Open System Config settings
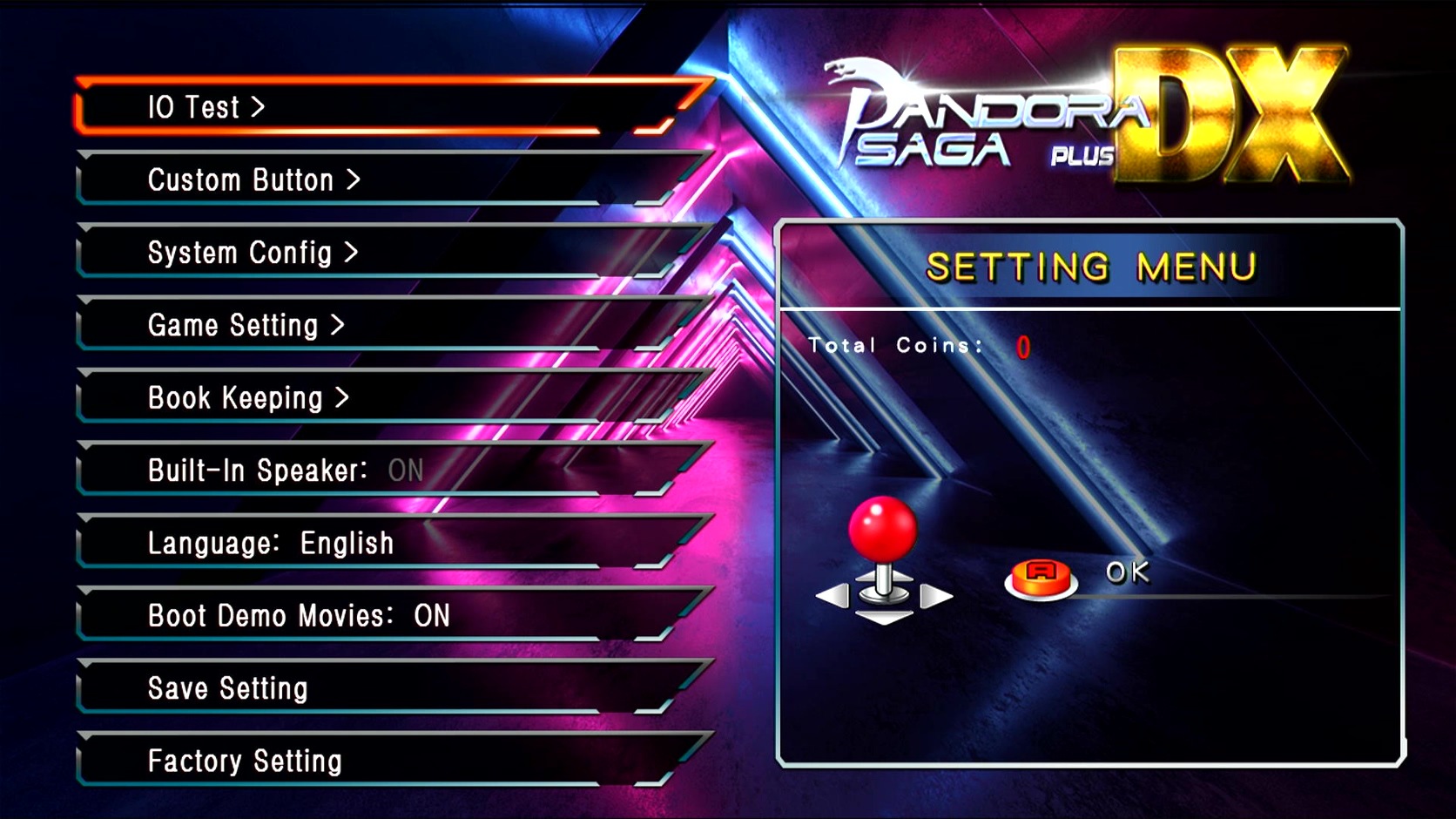 tap(253, 253)
